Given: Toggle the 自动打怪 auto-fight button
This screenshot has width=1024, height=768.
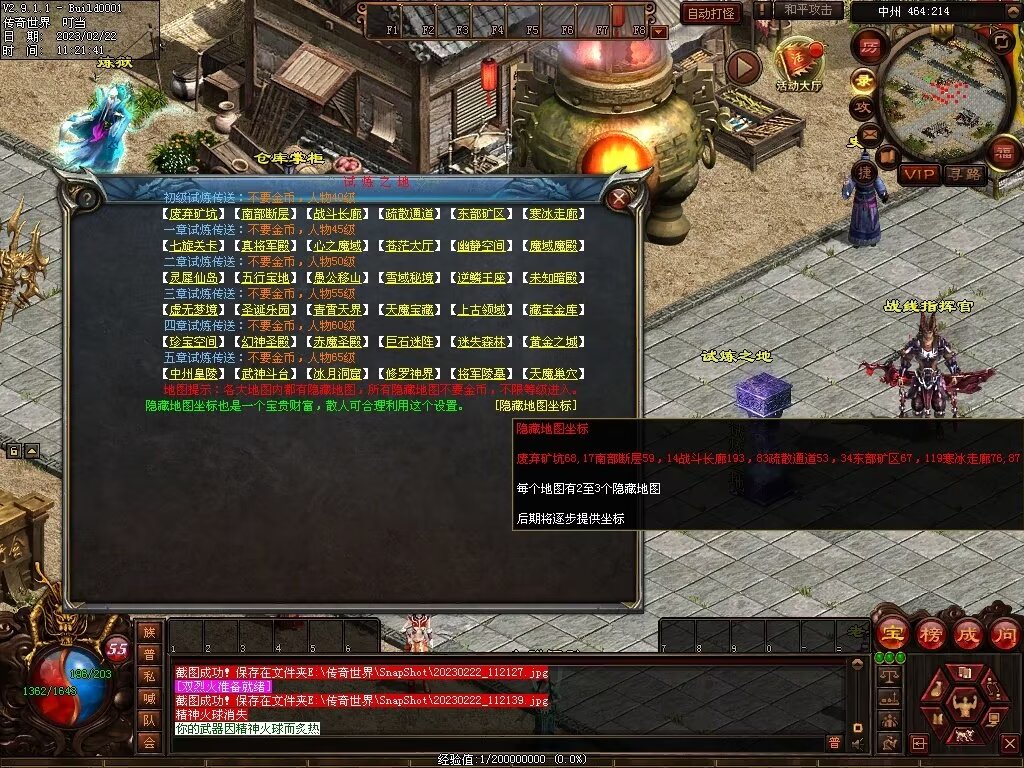Looking at the screenshot, I should coord(711,13).
